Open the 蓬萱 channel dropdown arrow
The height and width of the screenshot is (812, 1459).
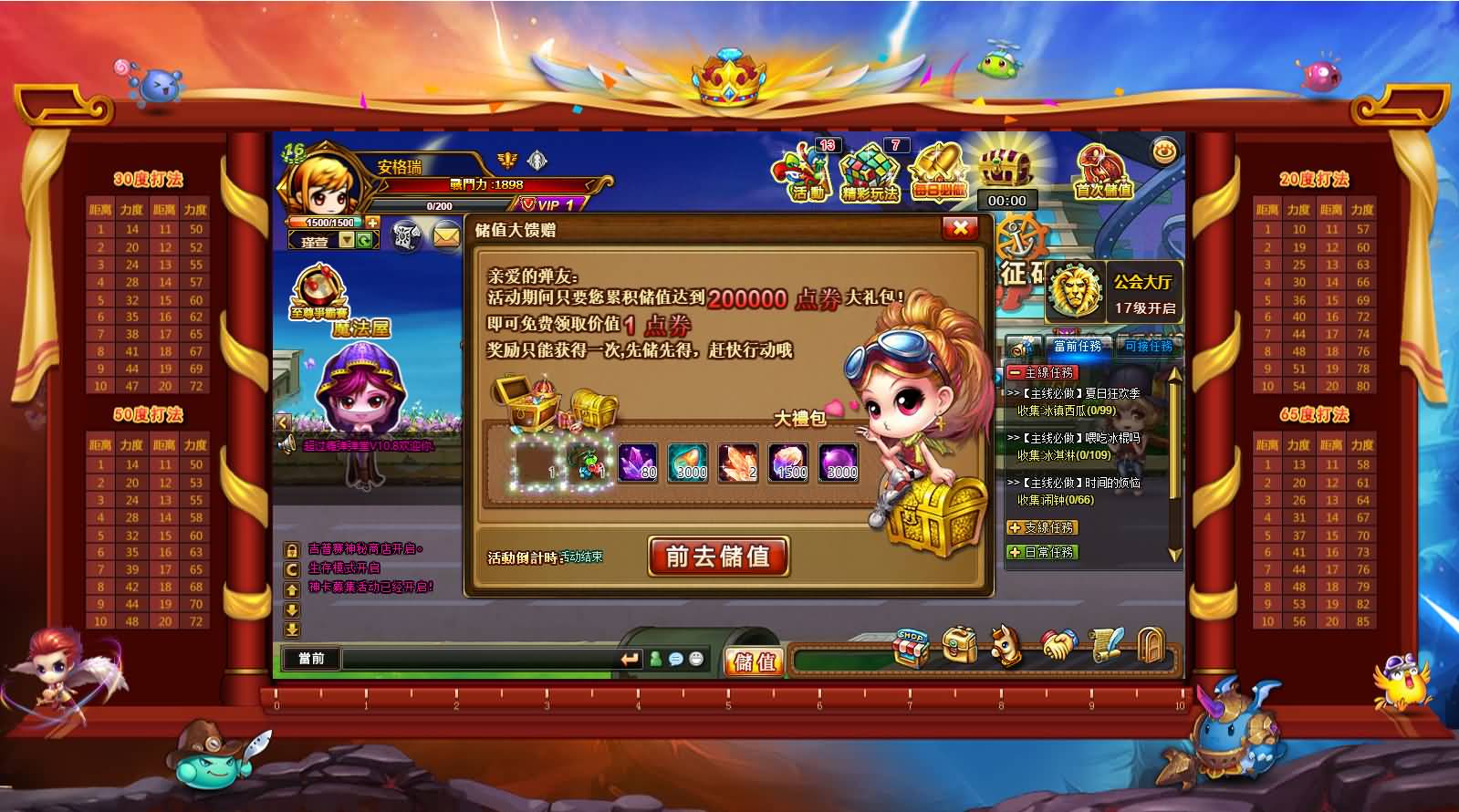point(346,240)
